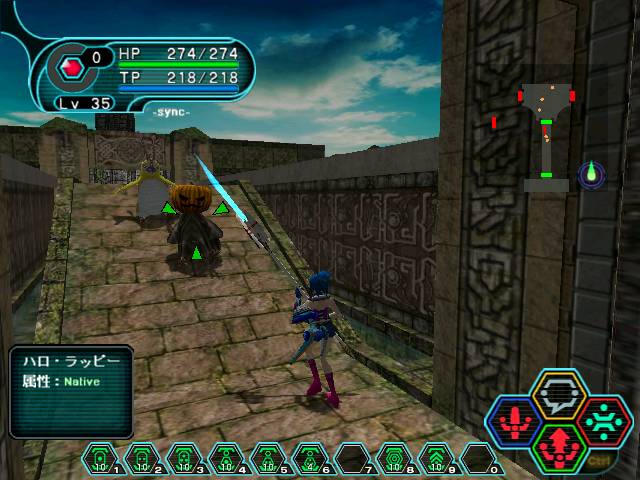The image size is (640, 480).
Task: Trigger the chevron shortcut in hotbar slot 9
Action: (x=436, y=459)
